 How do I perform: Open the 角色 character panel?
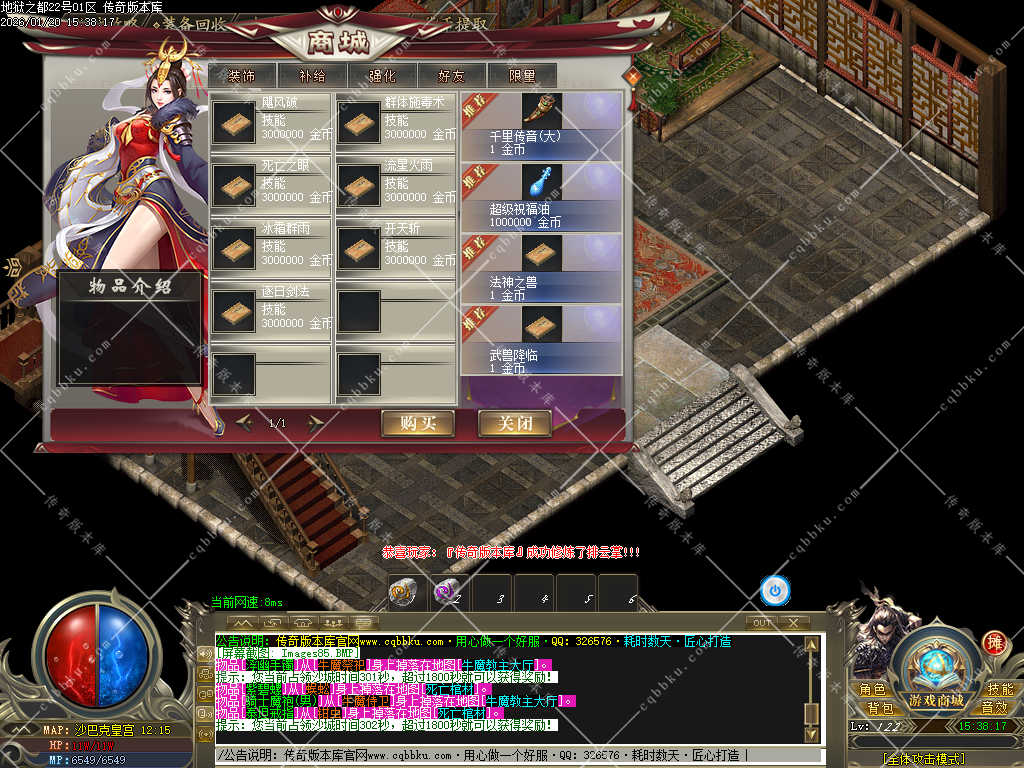click(x=872, y=690)
